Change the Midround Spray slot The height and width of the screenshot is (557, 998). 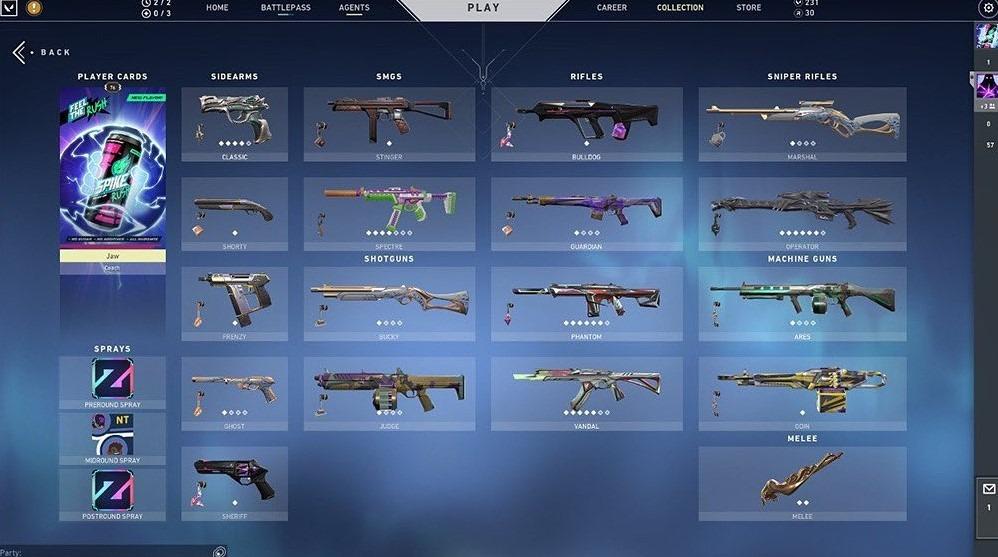coord(112,436)
